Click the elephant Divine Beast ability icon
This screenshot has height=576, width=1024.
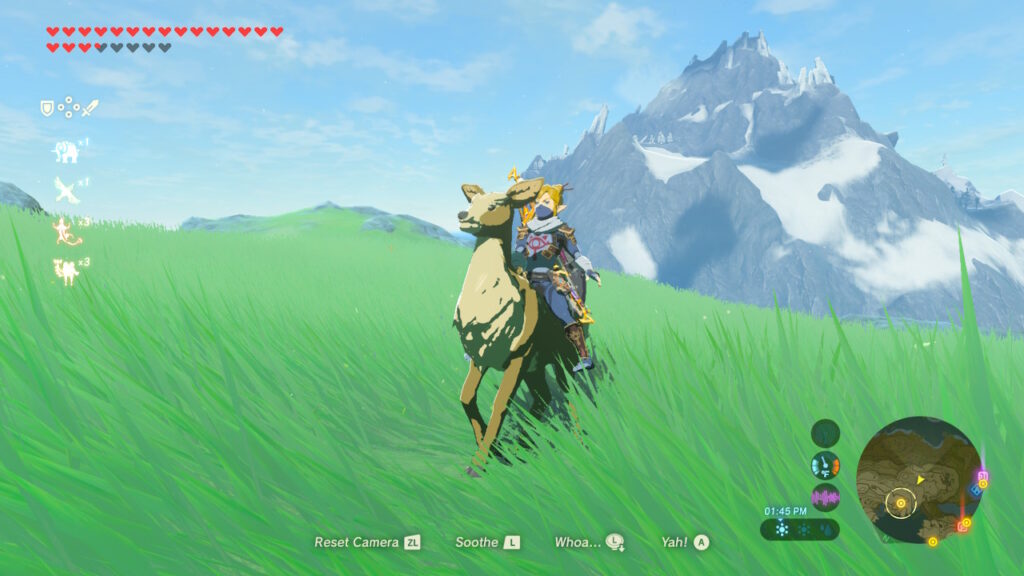pyautogui.click(x=66, y=151)
